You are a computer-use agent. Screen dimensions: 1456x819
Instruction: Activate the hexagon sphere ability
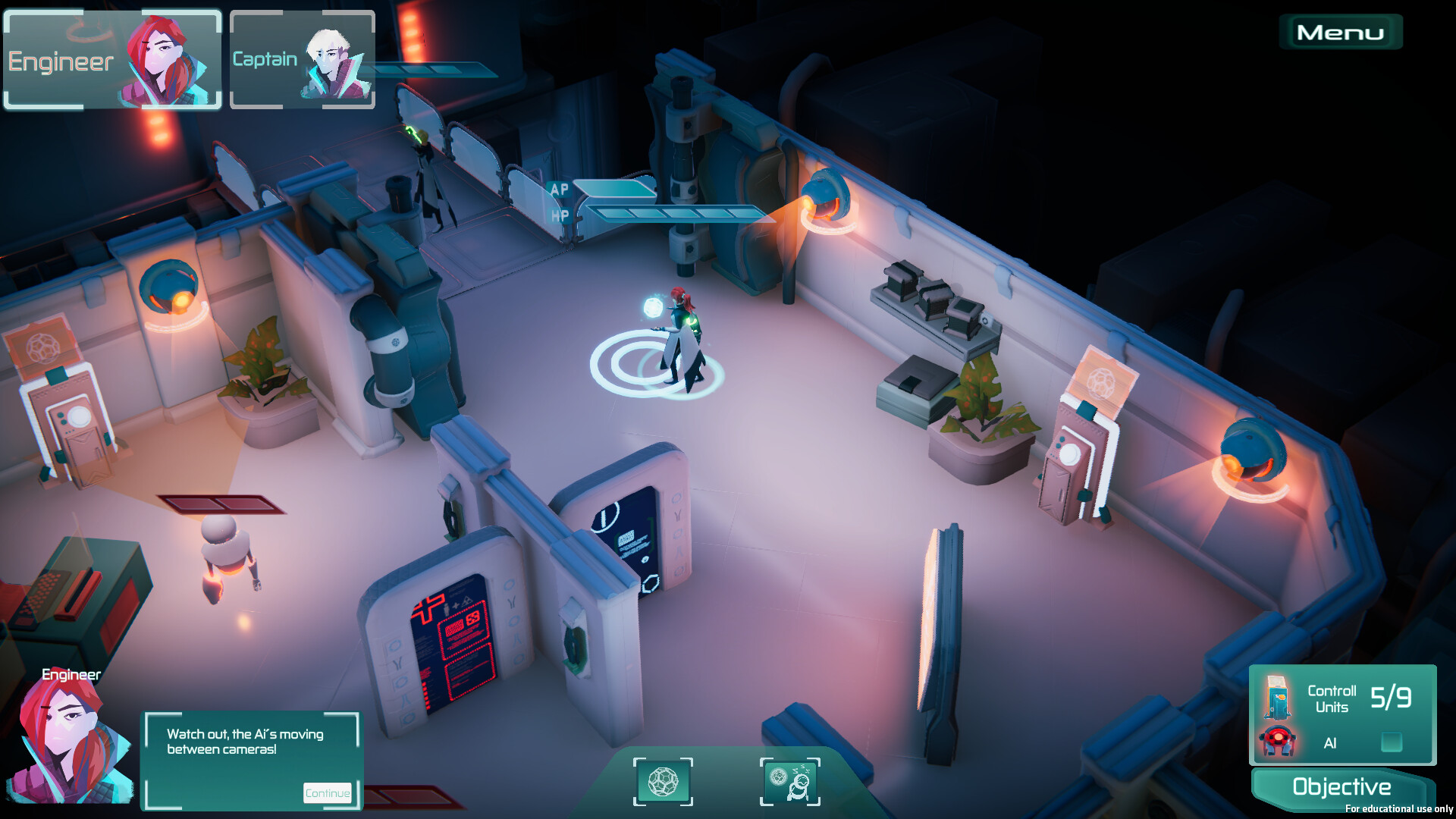coord(663,782)
